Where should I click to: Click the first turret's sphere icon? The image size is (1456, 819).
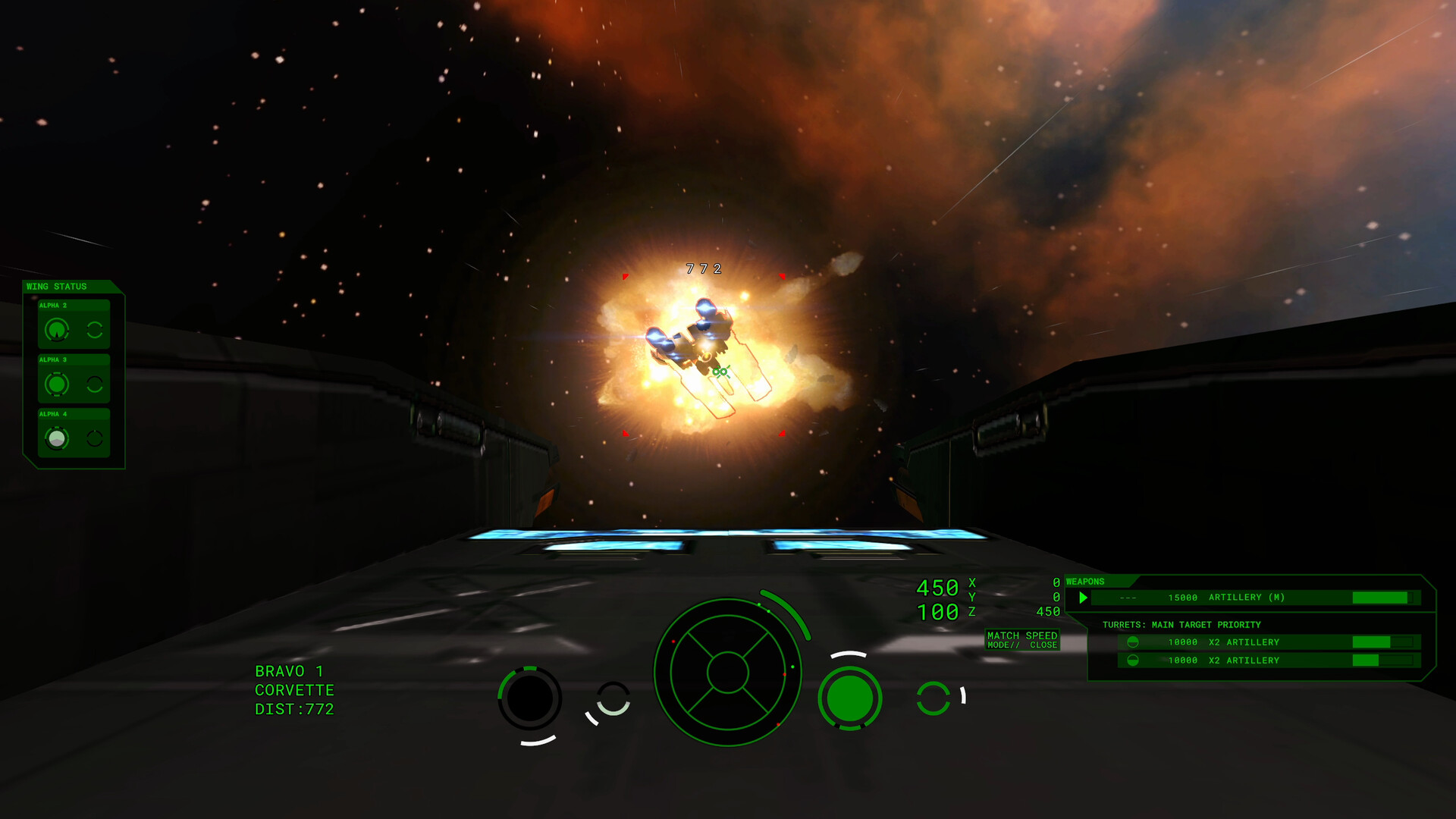(x=1131, y=642)
